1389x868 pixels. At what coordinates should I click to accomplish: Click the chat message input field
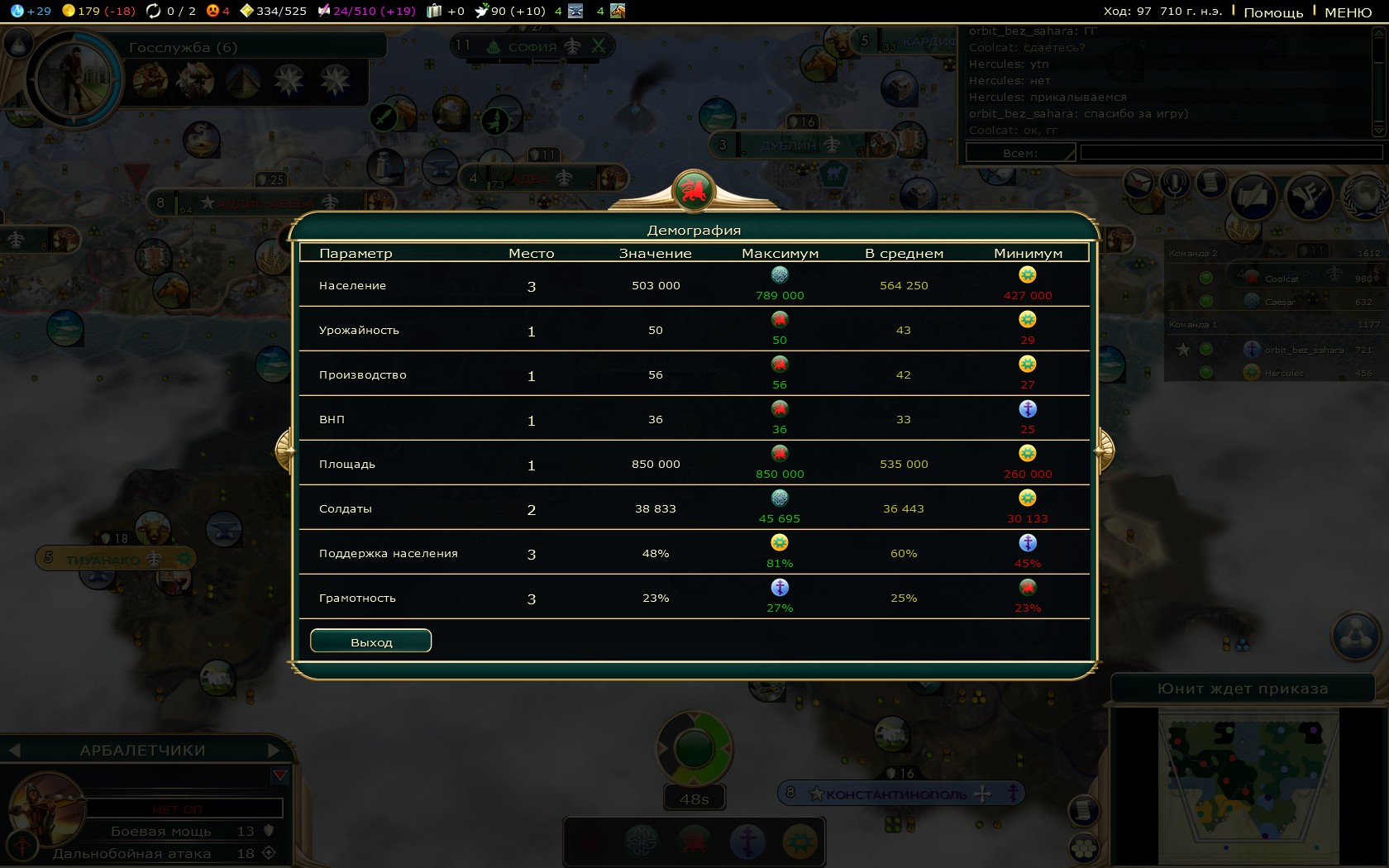(1230, 153)
